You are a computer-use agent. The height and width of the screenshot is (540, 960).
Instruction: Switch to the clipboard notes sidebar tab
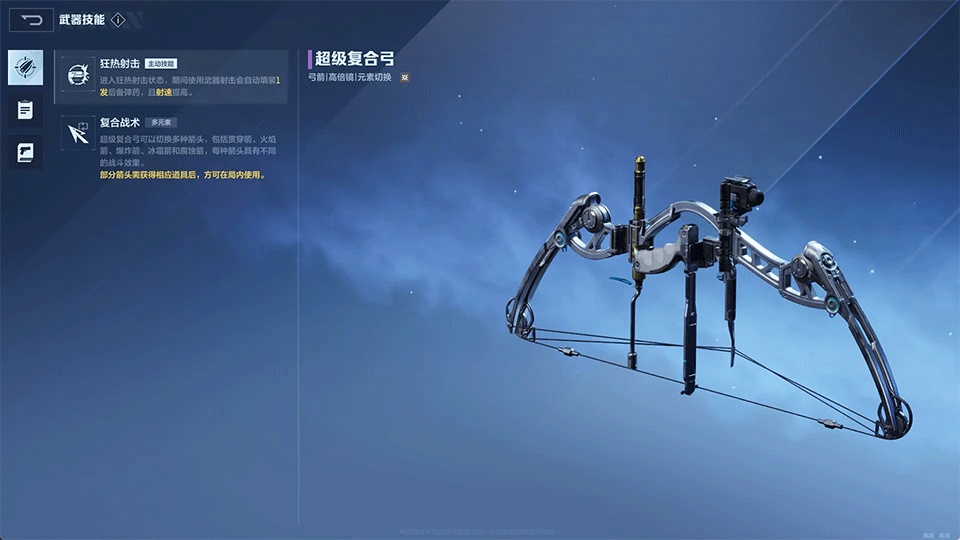tap(25, 109)
